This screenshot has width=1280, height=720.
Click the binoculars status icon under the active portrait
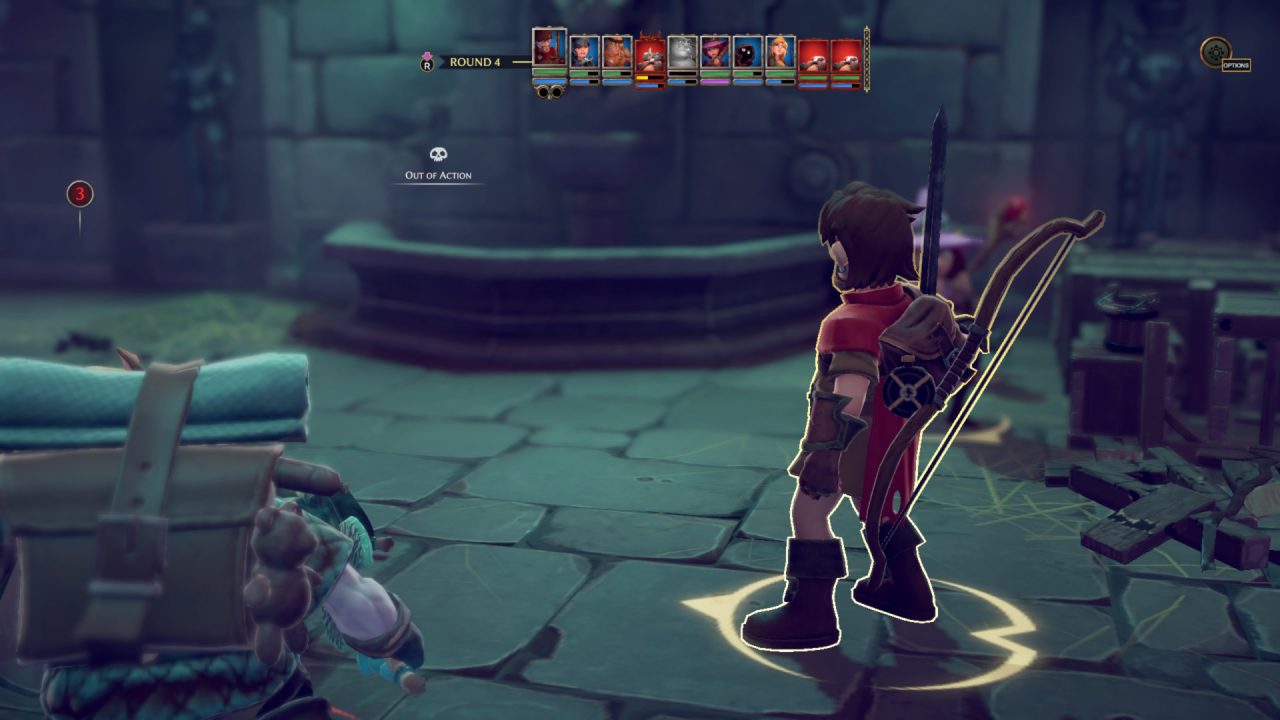click(549, 91)
